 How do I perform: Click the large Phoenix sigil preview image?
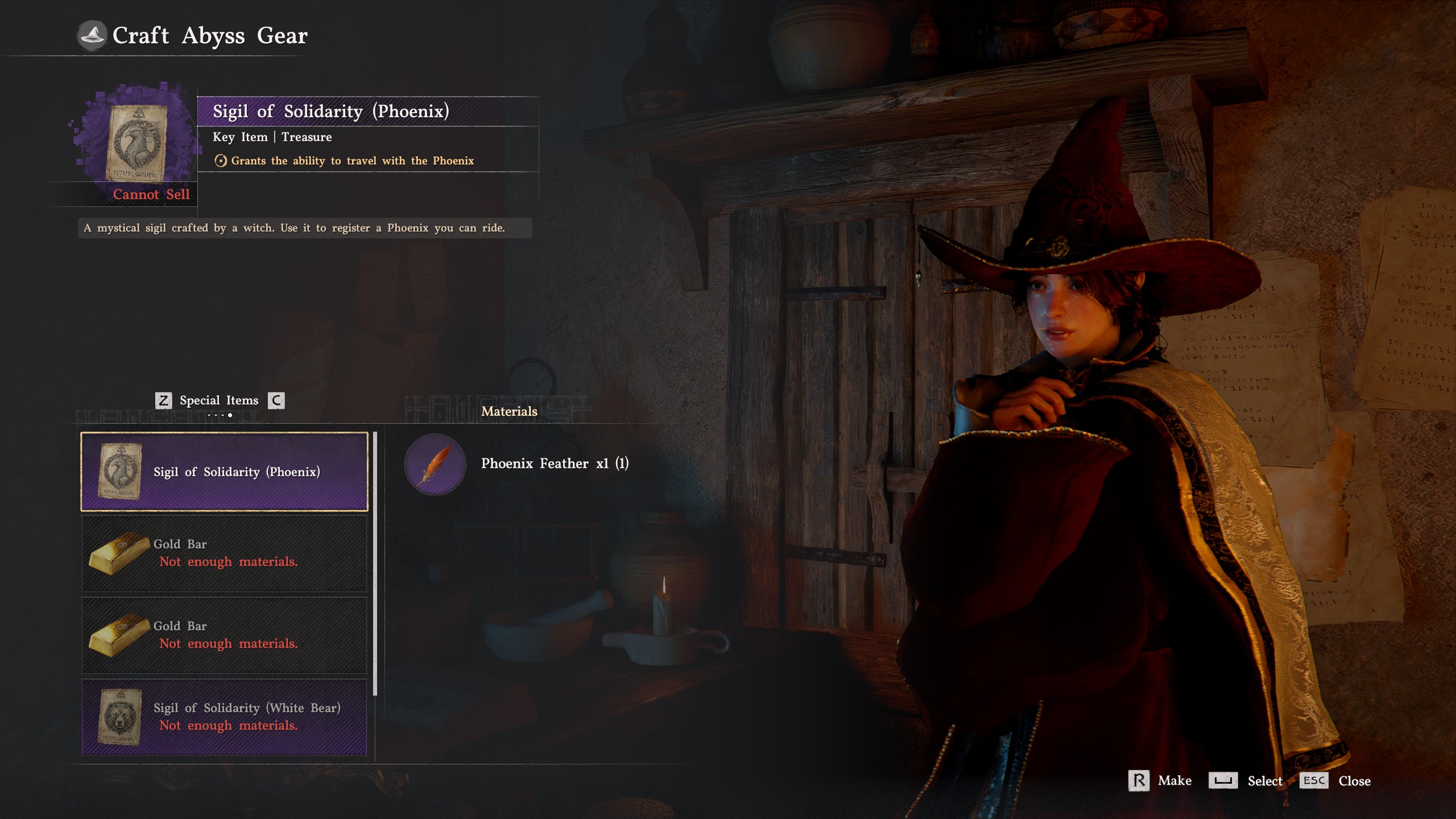coord(136,142)
